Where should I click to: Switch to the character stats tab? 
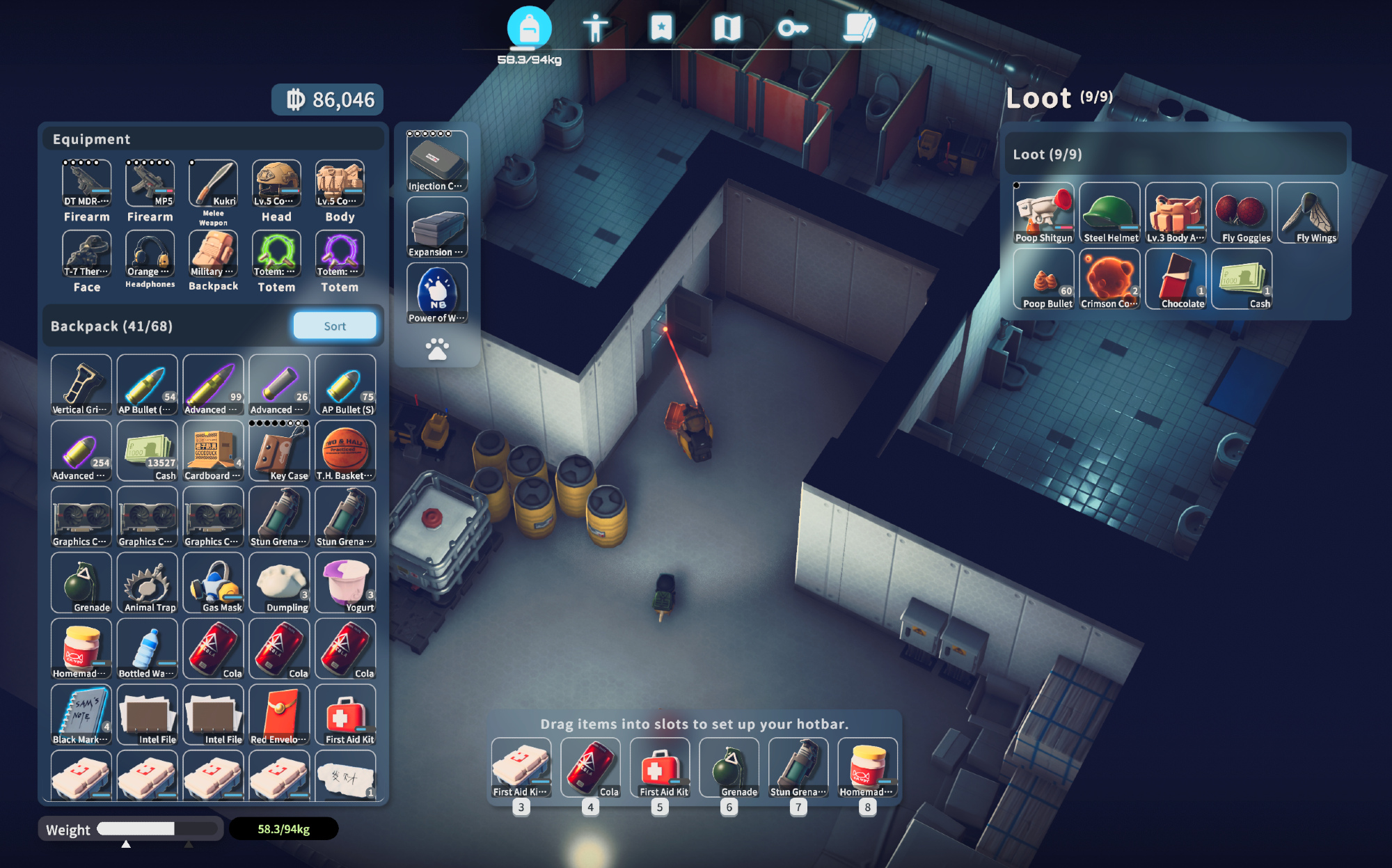(x=595, y=29)
